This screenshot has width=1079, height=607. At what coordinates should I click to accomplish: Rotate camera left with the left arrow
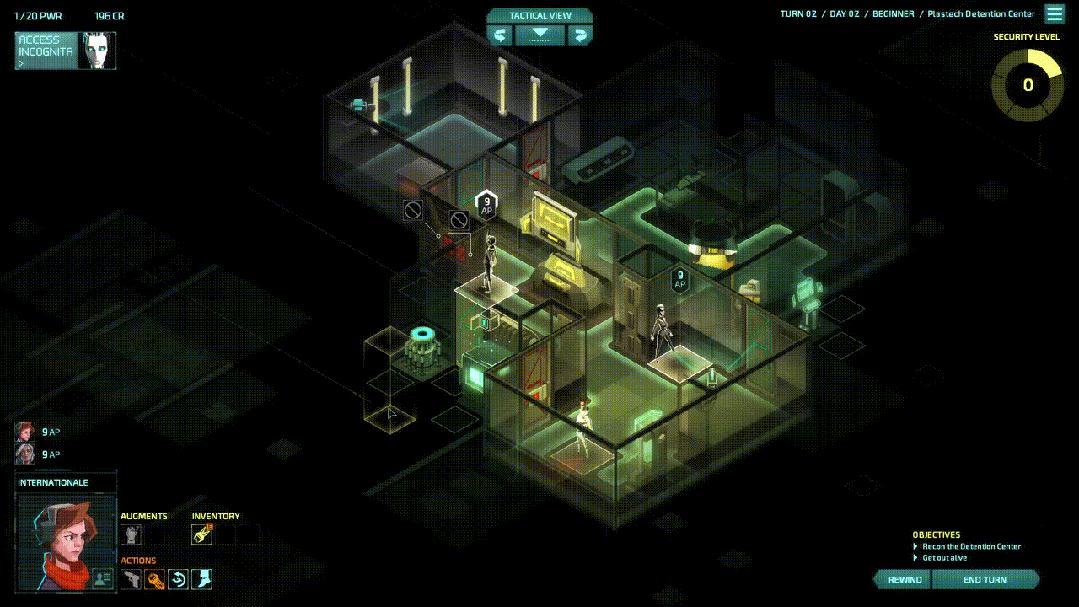point(500,35)
